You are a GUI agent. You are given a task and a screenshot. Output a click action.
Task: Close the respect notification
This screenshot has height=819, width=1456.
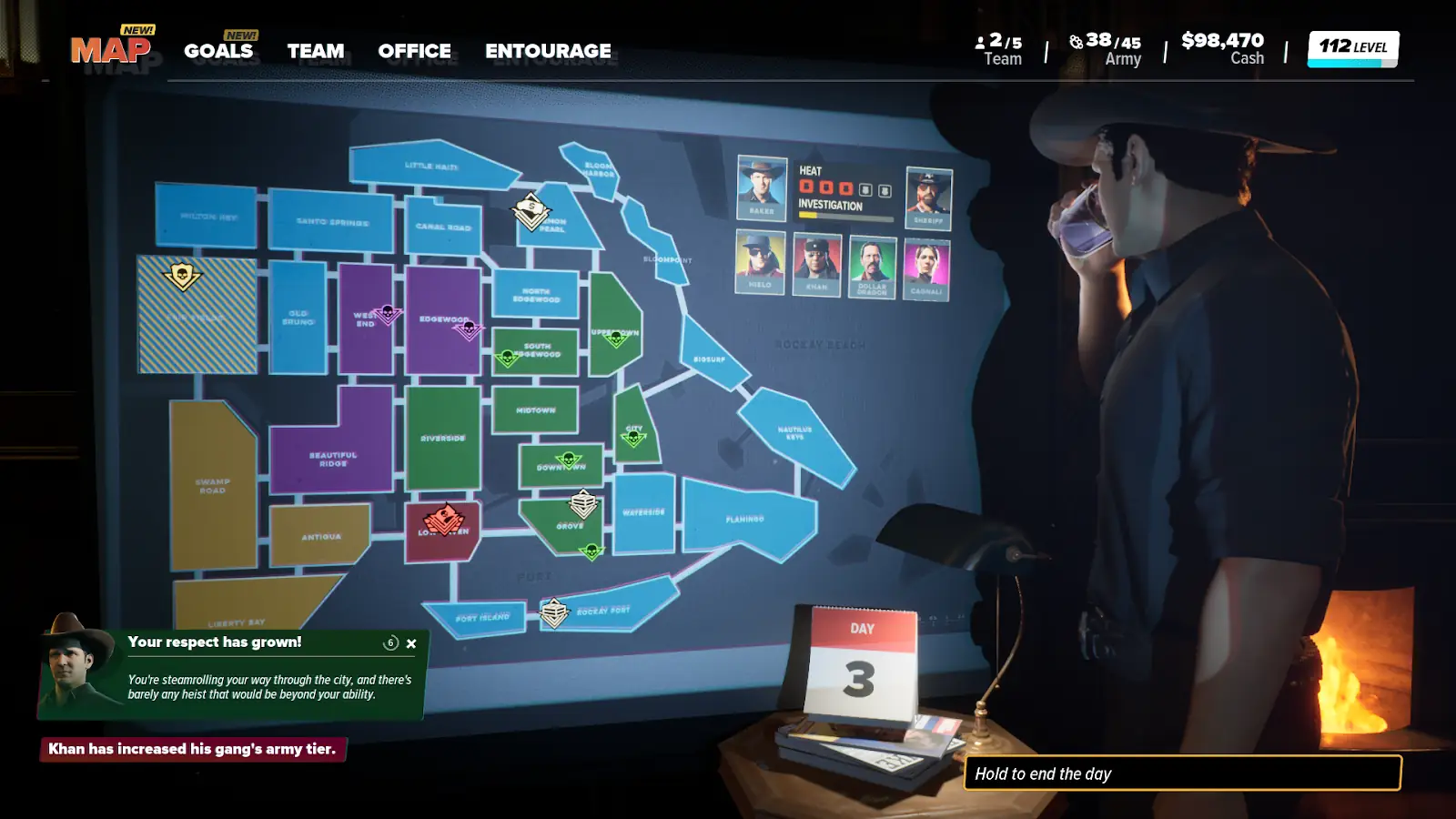click(411, 643)
